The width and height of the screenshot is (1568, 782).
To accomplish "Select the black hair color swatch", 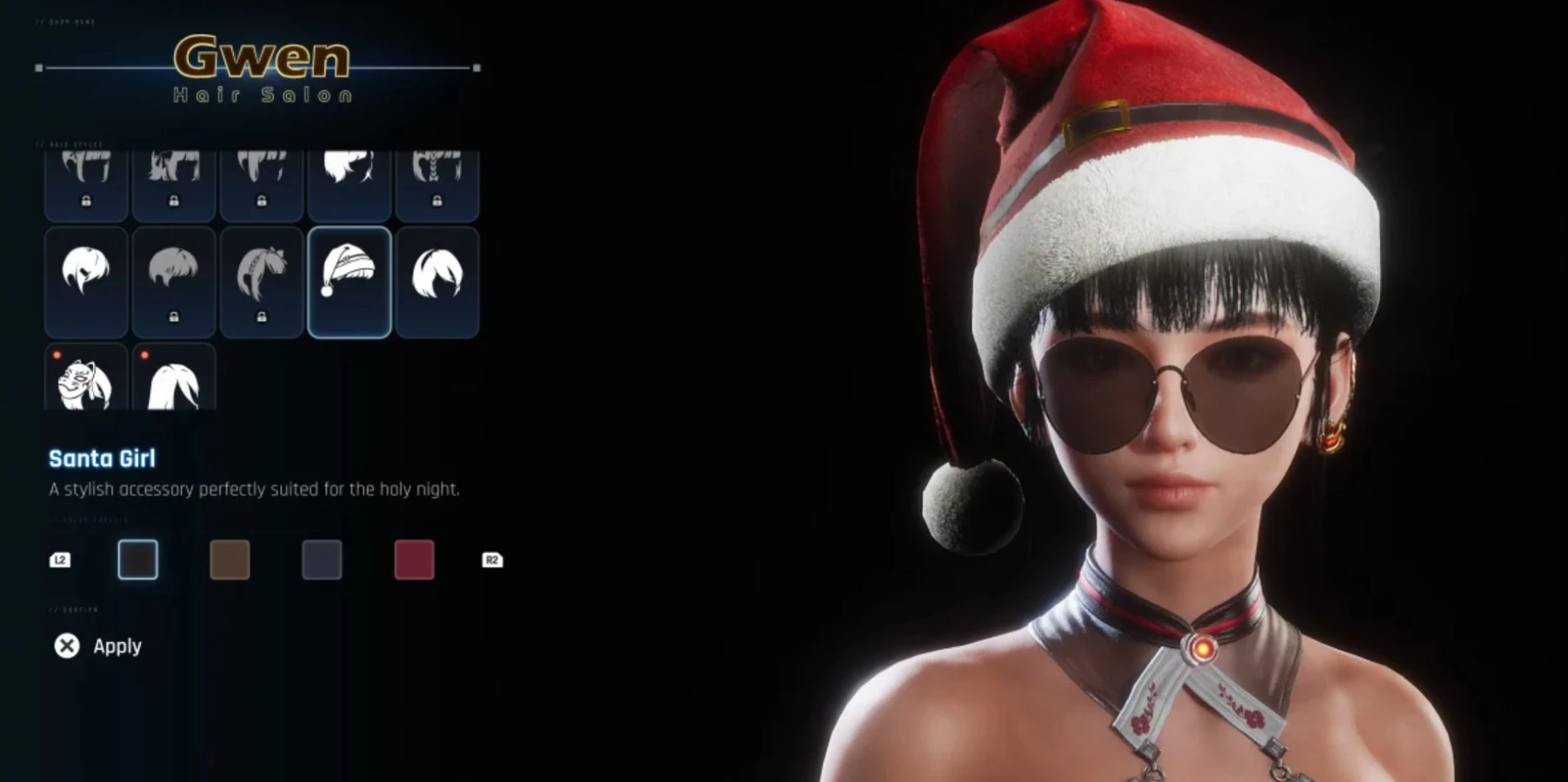I will pos(138,559).
